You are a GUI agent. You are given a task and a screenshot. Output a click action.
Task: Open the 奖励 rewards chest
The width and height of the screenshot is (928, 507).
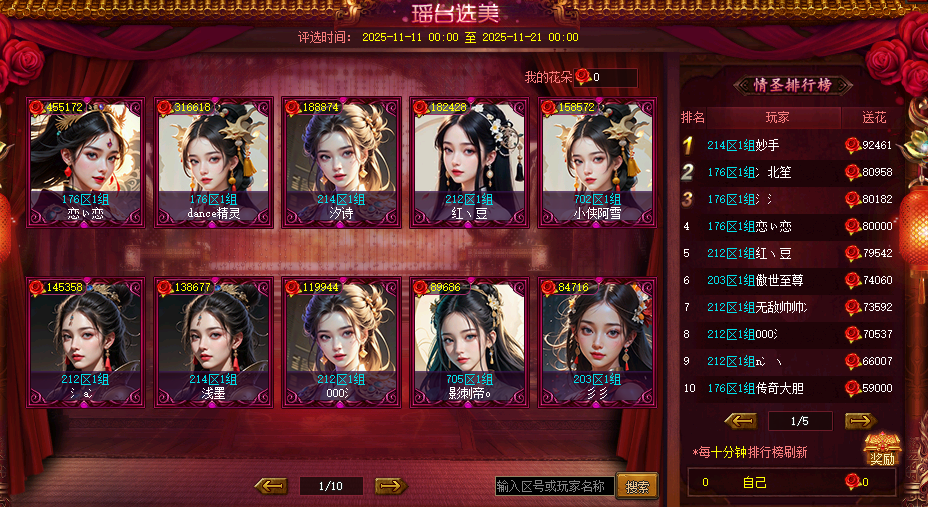tap(880, 450)
